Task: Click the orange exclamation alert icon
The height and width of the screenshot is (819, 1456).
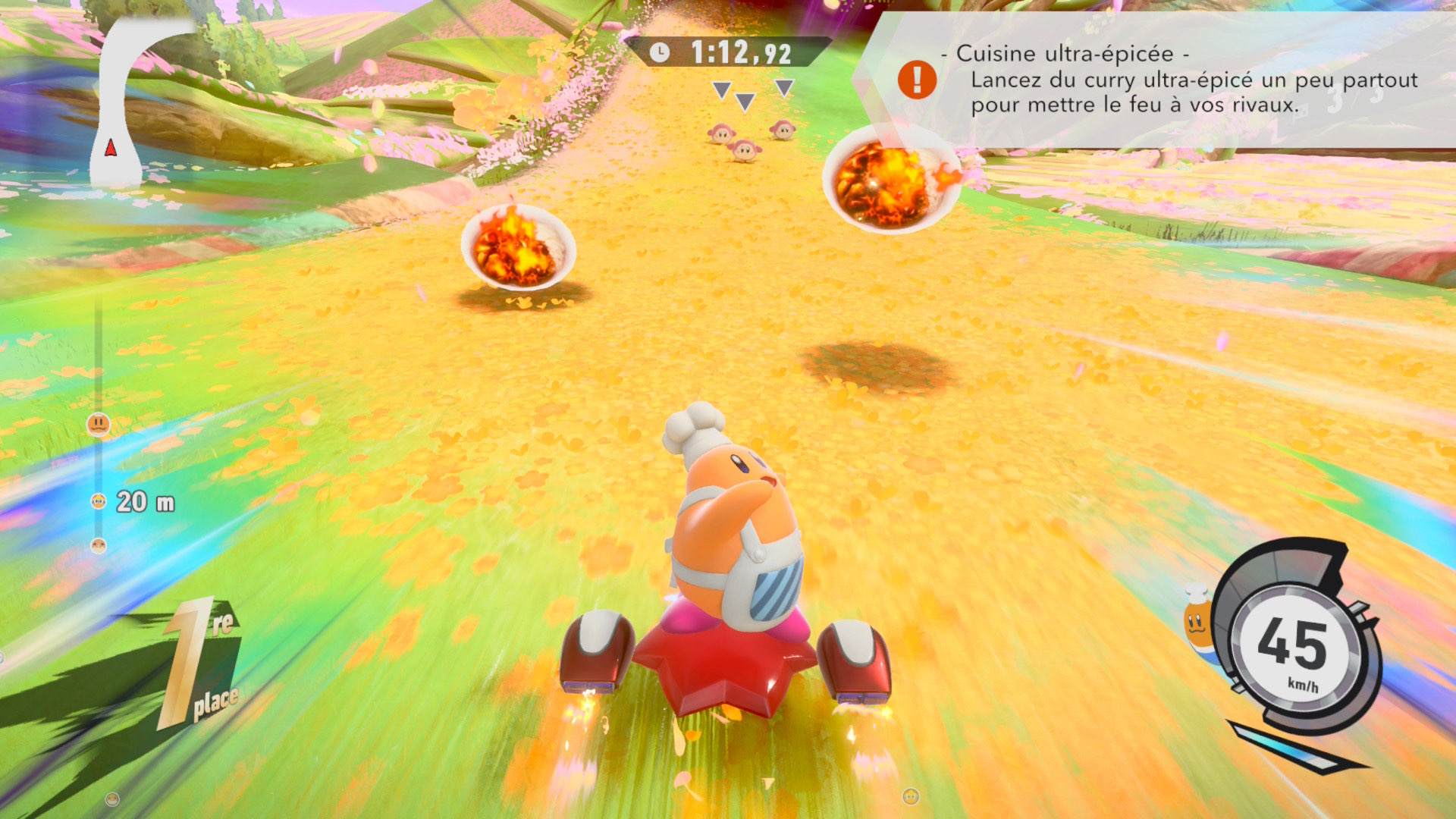Action: (x=917, y=80)
